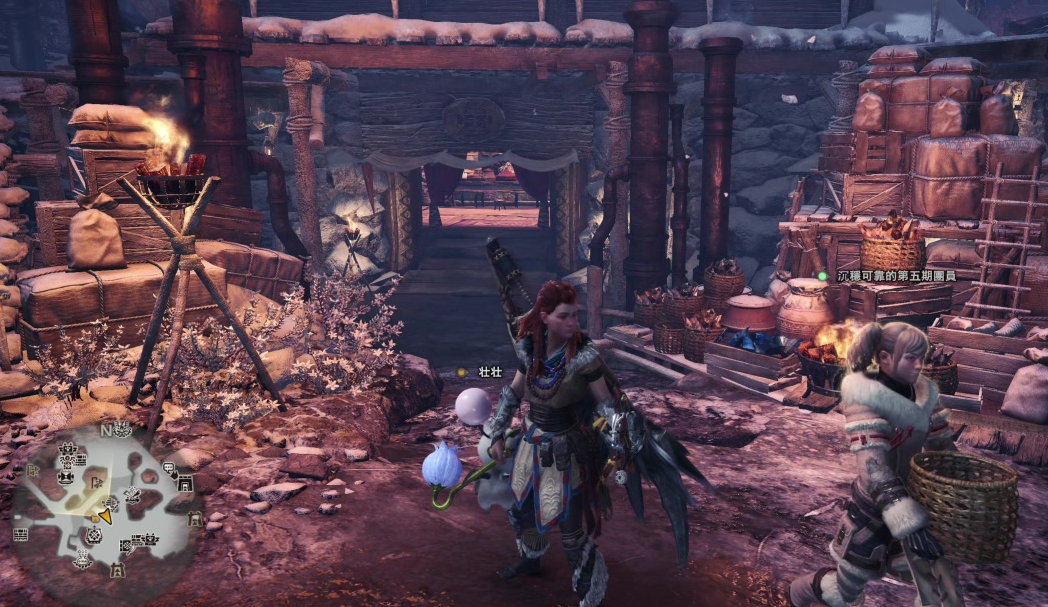Click the crossed weapons smithy marker on minimap
This screenshot has width=1048, height=607.
(131, 494)
